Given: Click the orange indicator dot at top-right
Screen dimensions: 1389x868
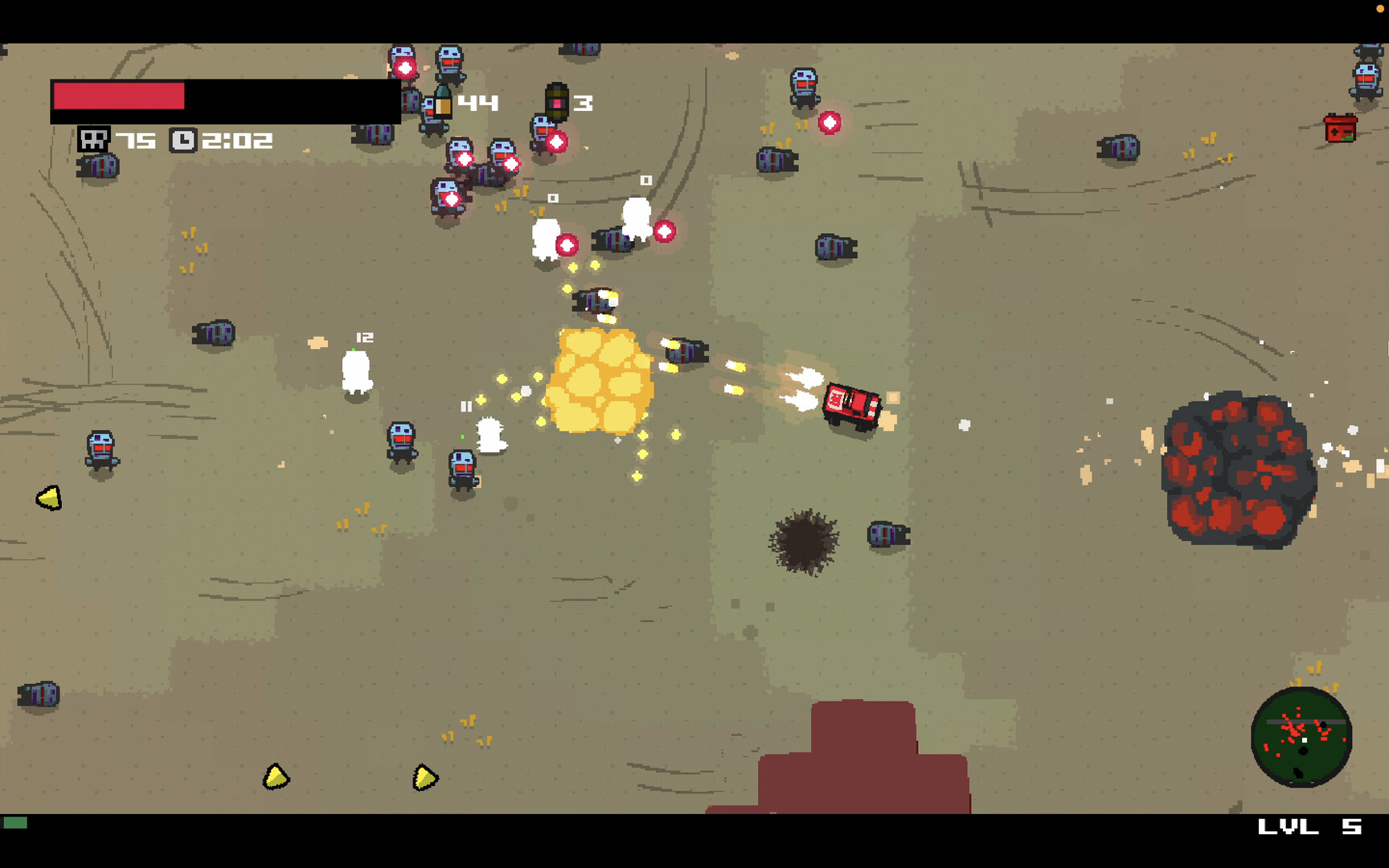Looking at the screenshot, I should tap(1381, 7).
